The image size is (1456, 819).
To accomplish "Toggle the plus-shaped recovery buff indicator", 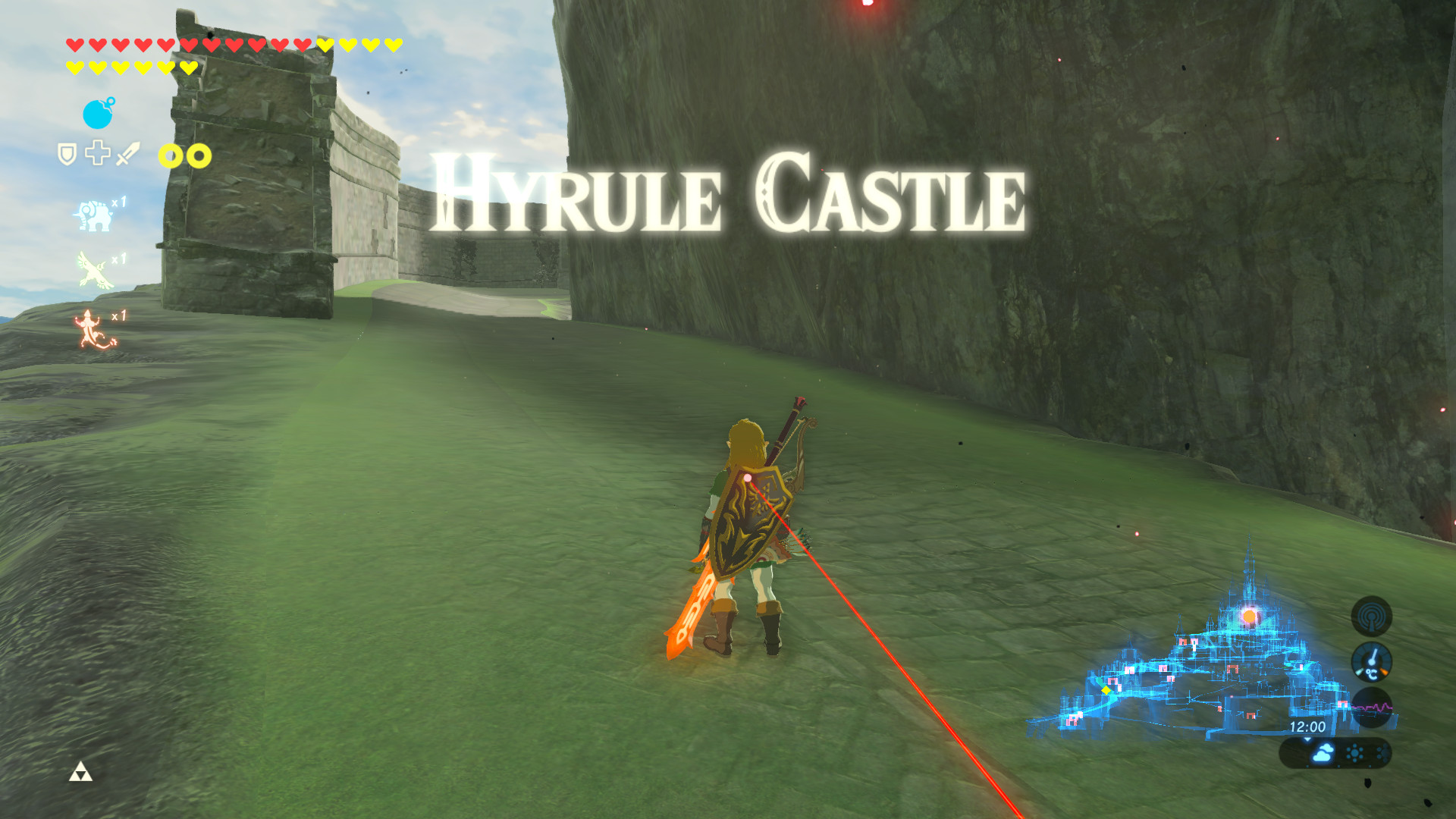I will coord(97,154).
